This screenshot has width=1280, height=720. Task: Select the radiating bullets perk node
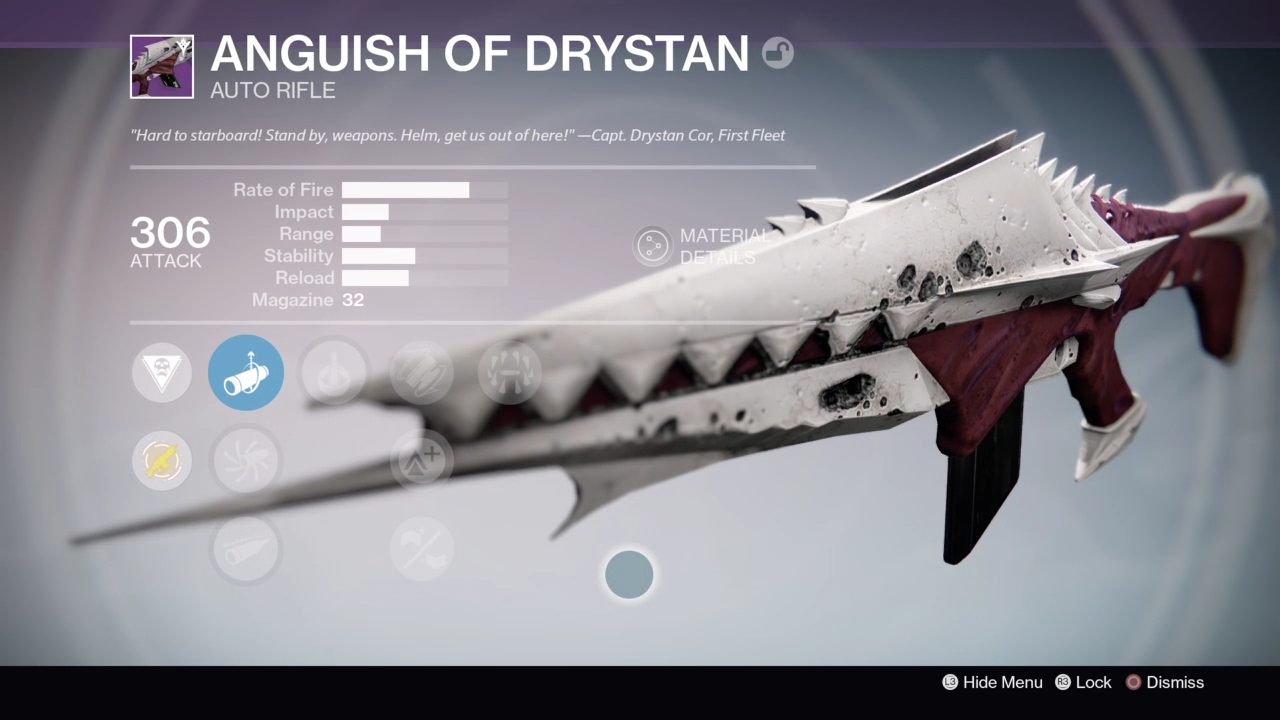(510, 373)
